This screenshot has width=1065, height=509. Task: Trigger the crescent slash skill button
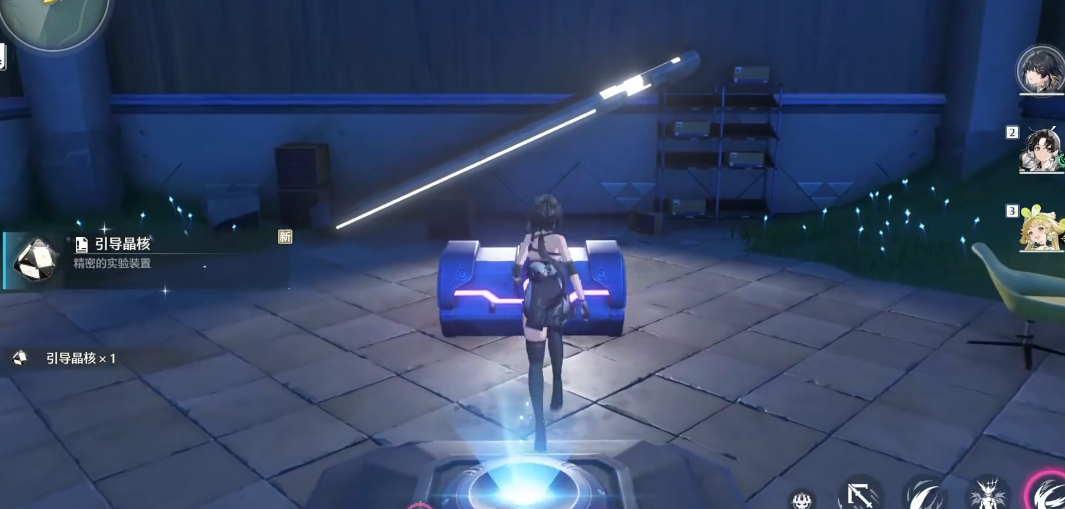pos(924,494)
